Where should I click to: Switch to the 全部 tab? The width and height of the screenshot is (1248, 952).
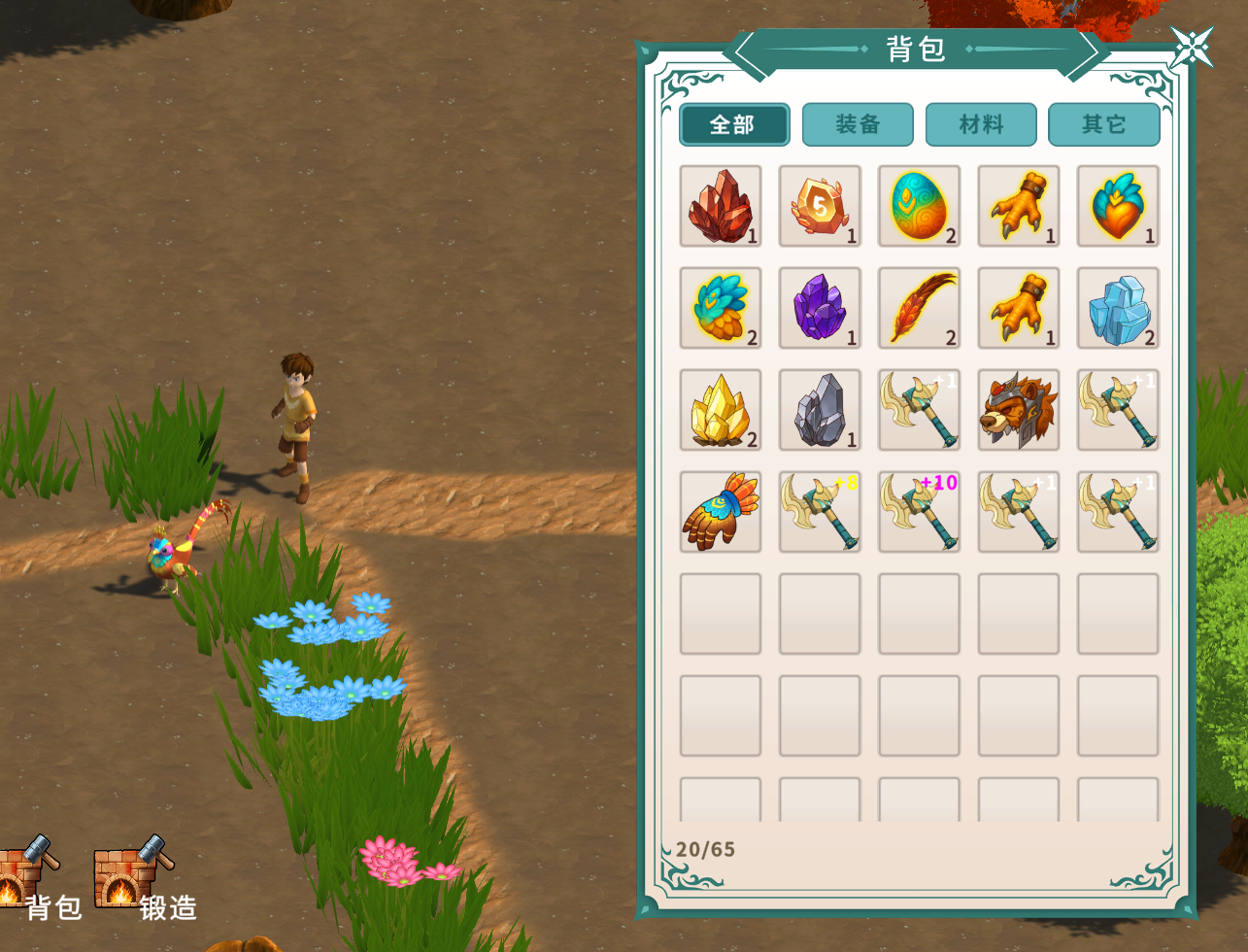pos(734,124)
